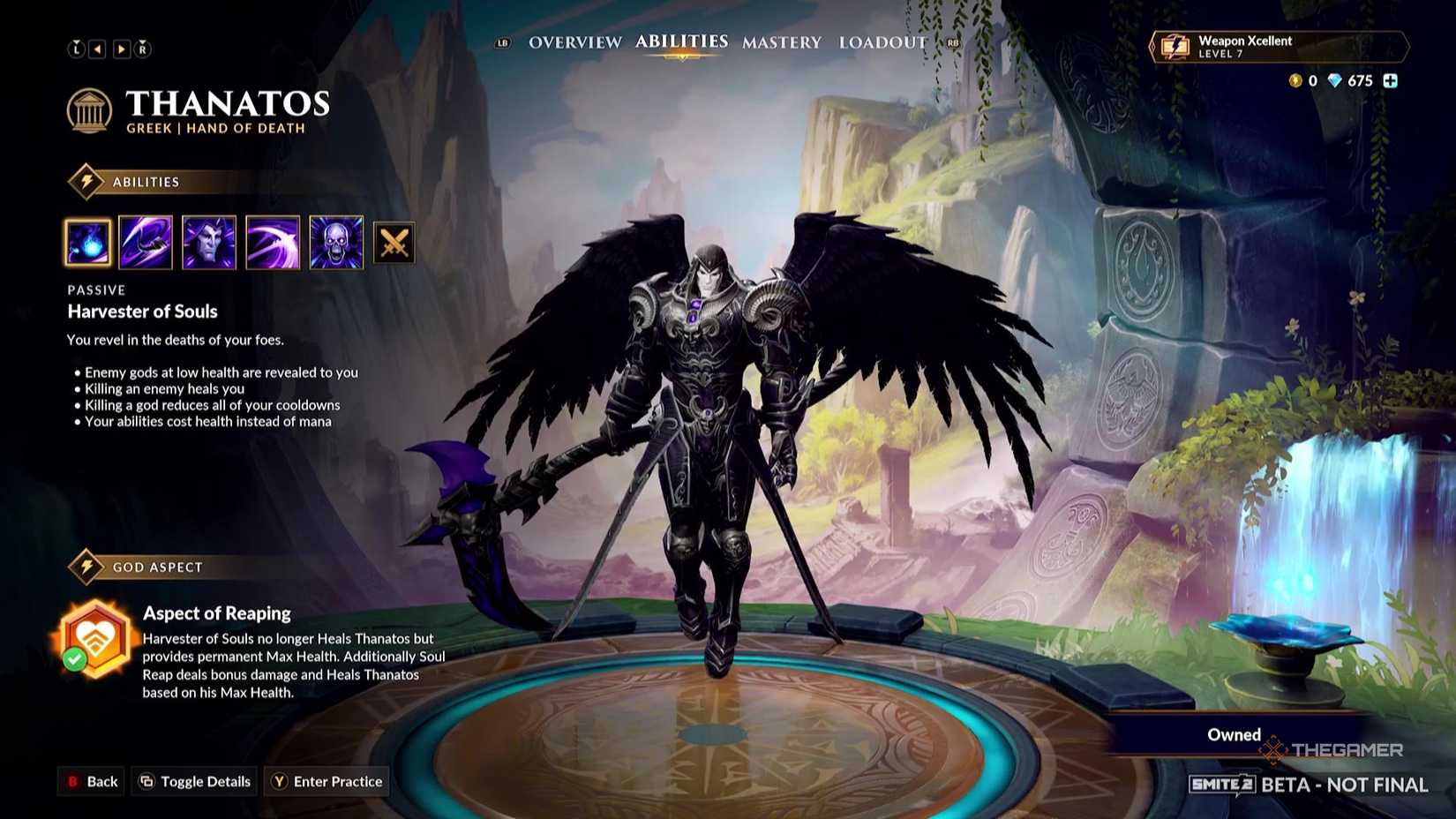Select Enter Practice
The image size is (1456, 819).
326,781
